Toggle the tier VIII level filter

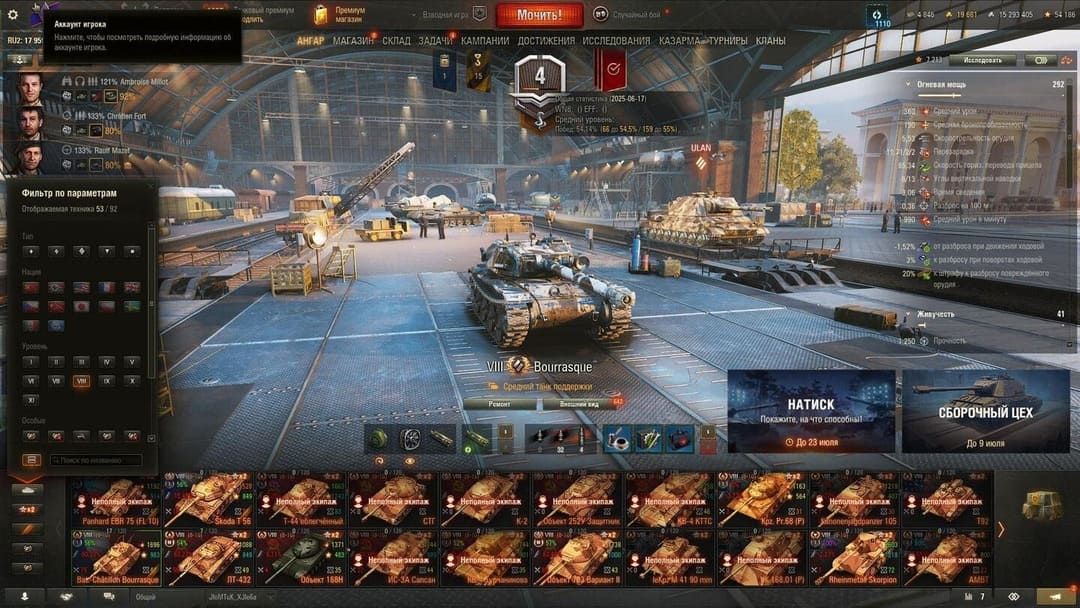[x=82, y=381]
